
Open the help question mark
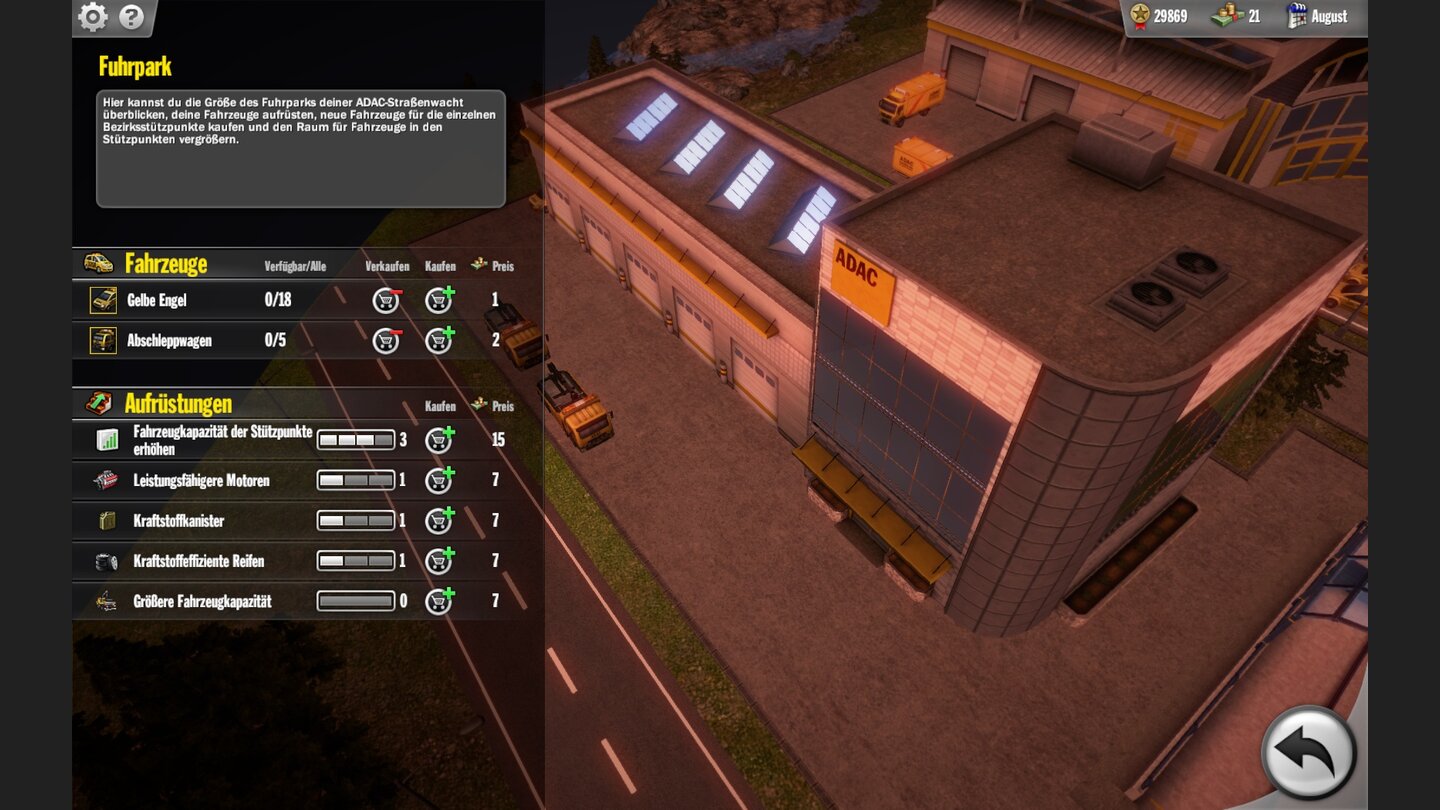131,17
